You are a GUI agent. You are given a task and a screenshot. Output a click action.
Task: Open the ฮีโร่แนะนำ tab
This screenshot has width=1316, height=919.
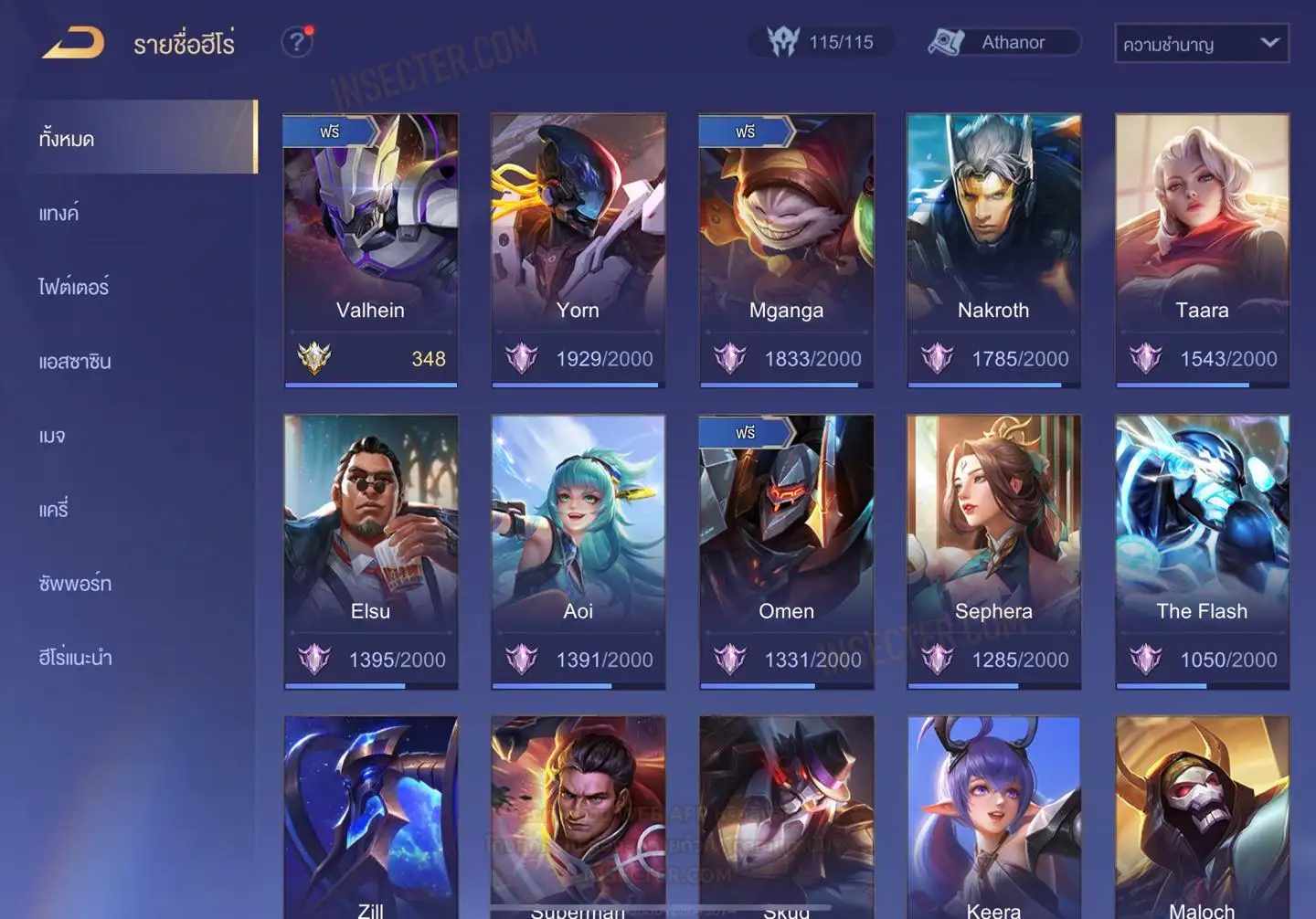[x=76, y=657]
